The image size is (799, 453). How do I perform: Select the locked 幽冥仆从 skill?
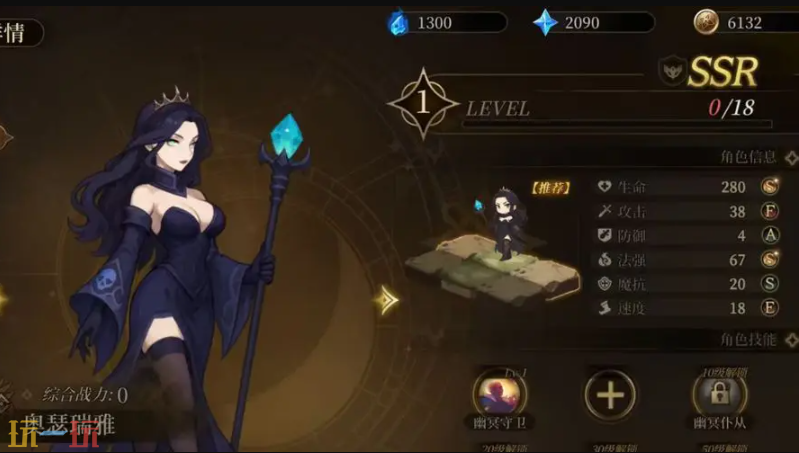click(x=719, y=394)
